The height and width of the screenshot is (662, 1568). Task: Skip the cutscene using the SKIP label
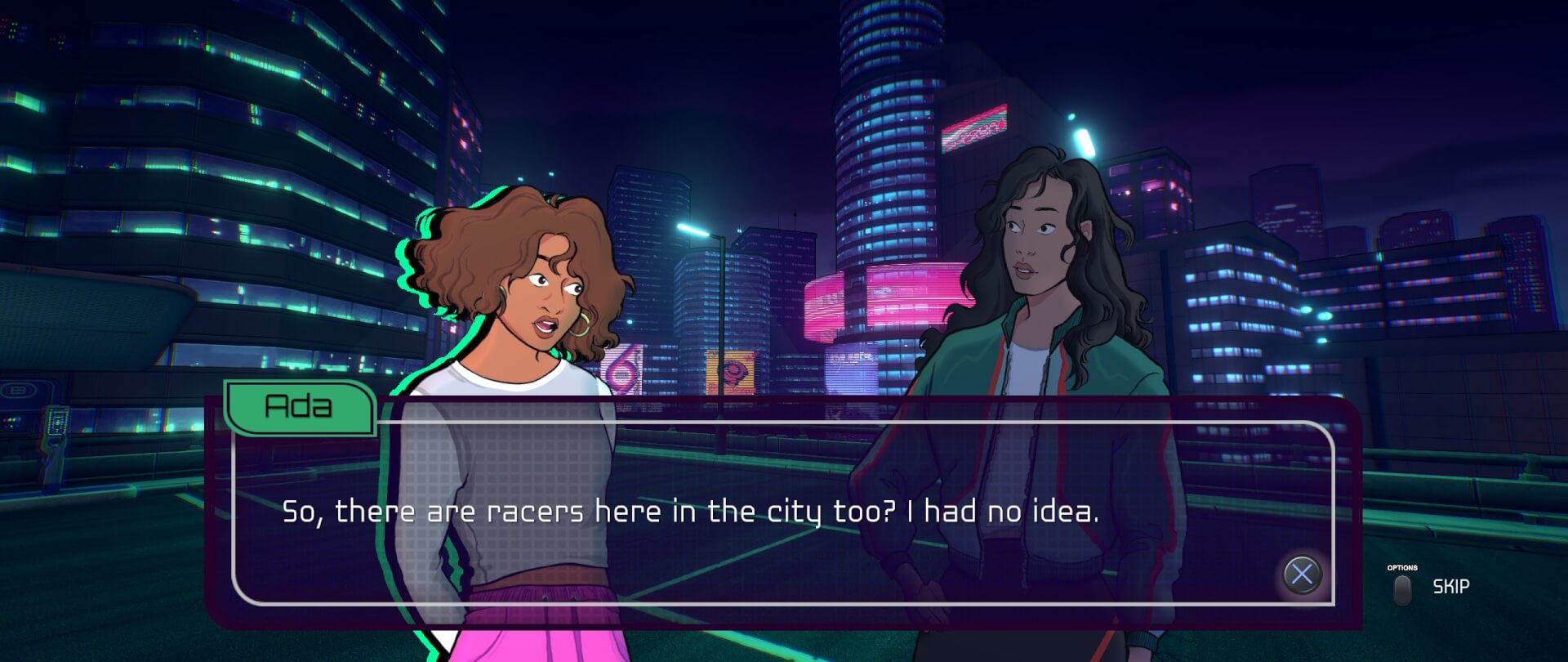click(1450, 586)
